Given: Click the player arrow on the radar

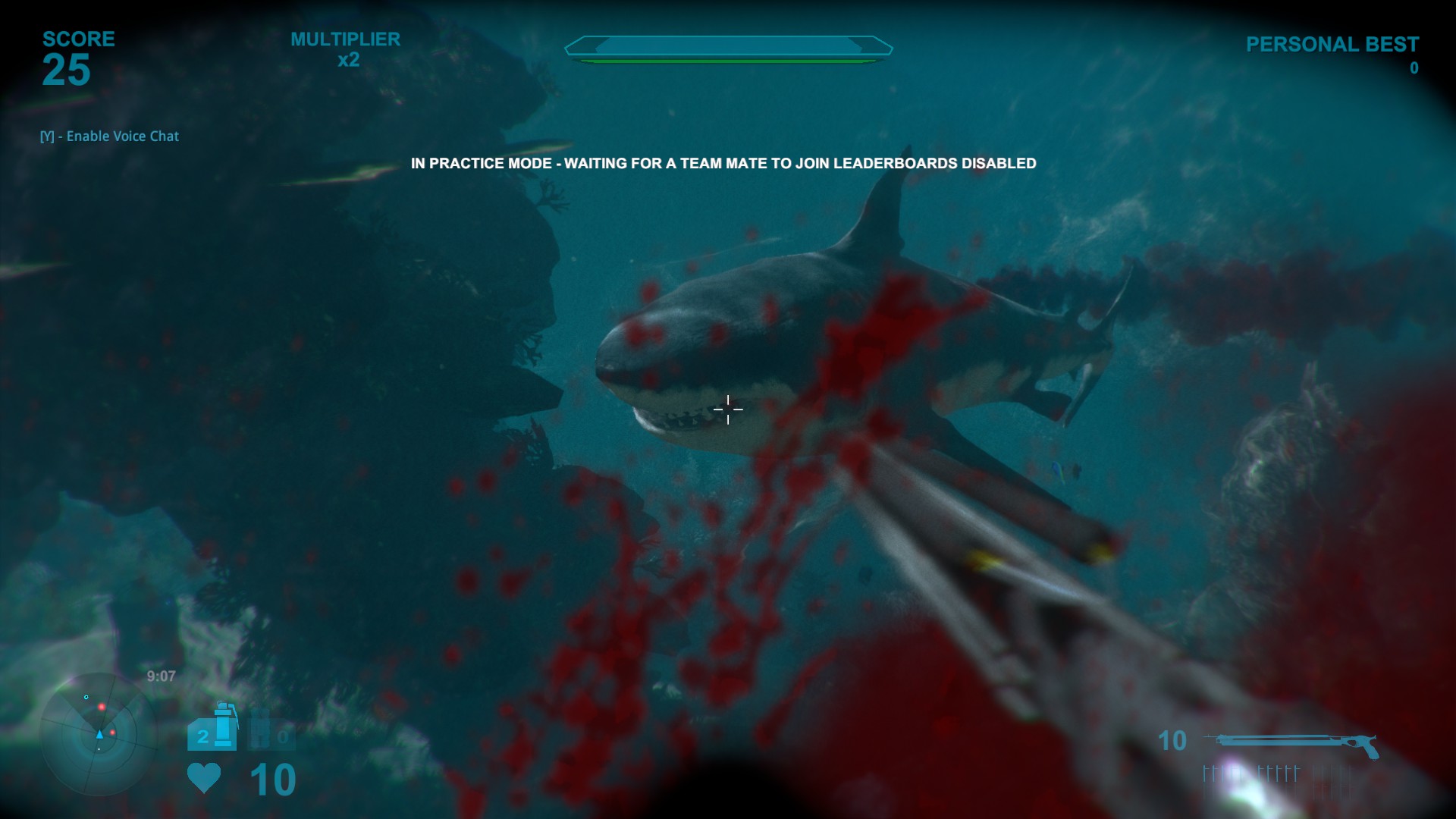Looking at the screenshot, I should pos(99,734).
